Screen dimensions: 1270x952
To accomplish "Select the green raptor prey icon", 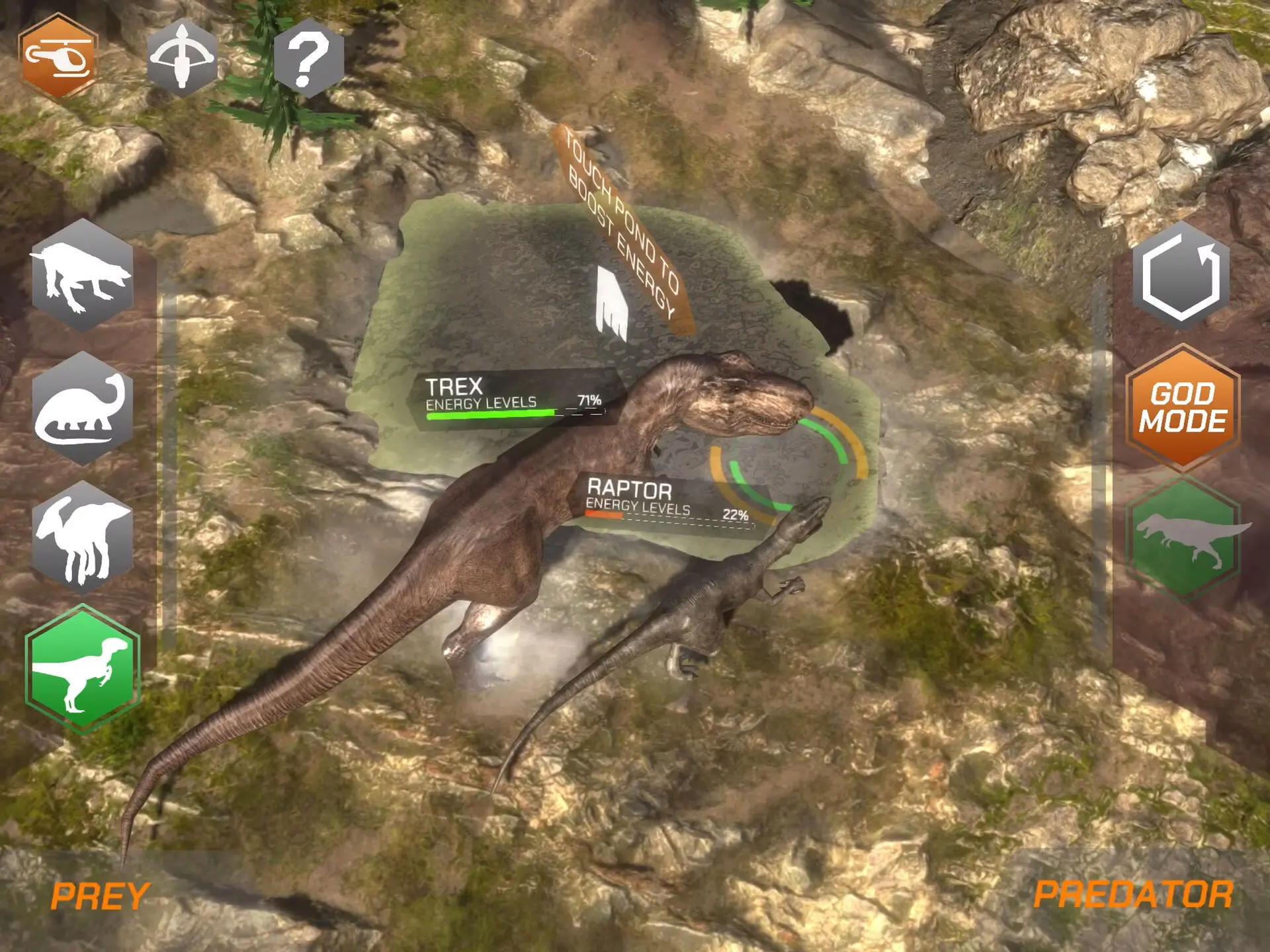I will [x=83, y=669].
